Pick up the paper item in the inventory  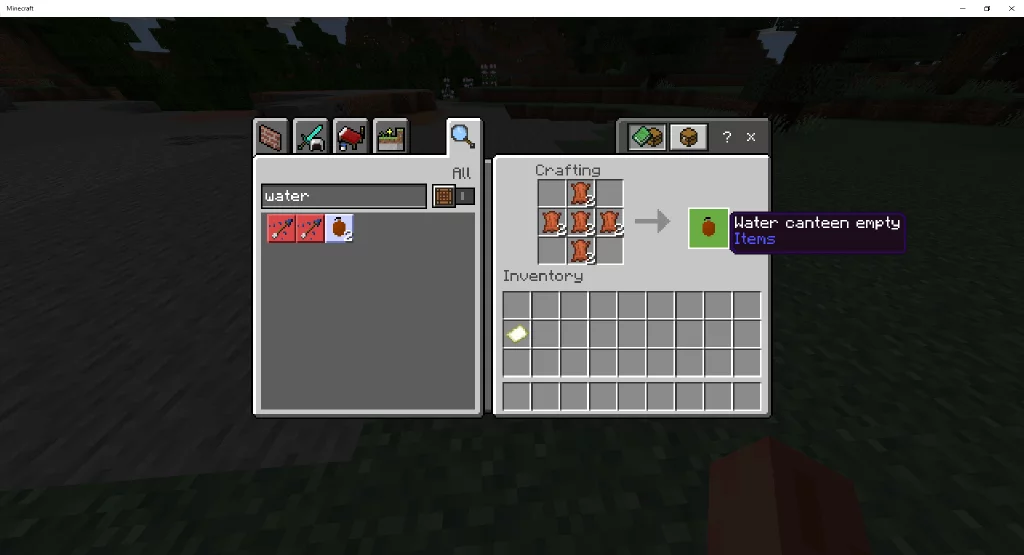516,334
